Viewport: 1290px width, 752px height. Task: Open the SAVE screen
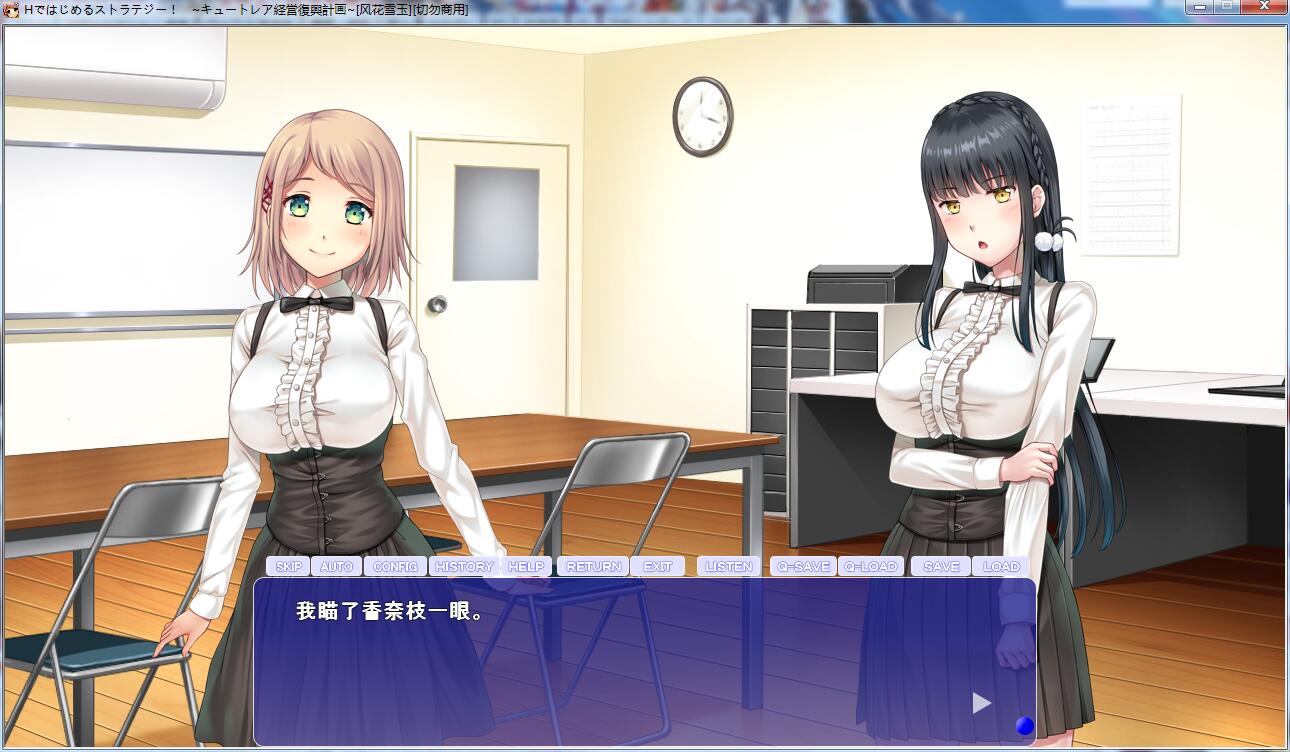click(x=939, y=566)
